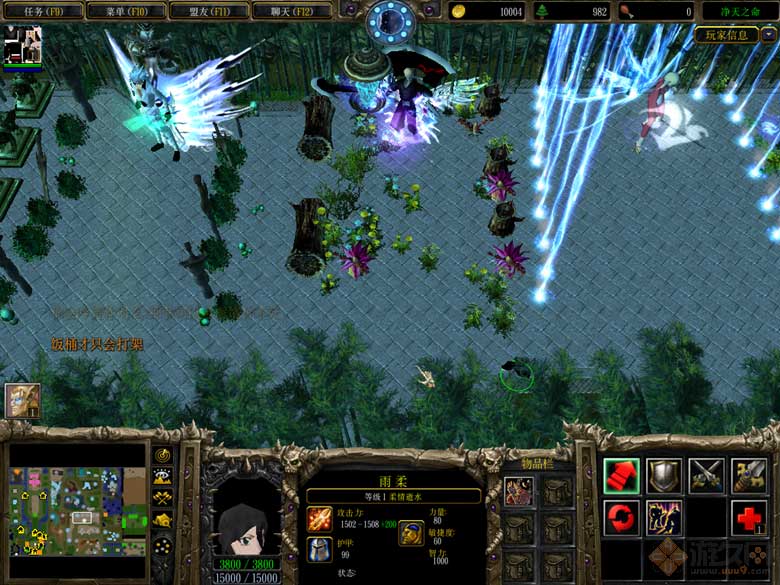
Task: Click the 玩家信息 player info button
Action: point(727,34)
